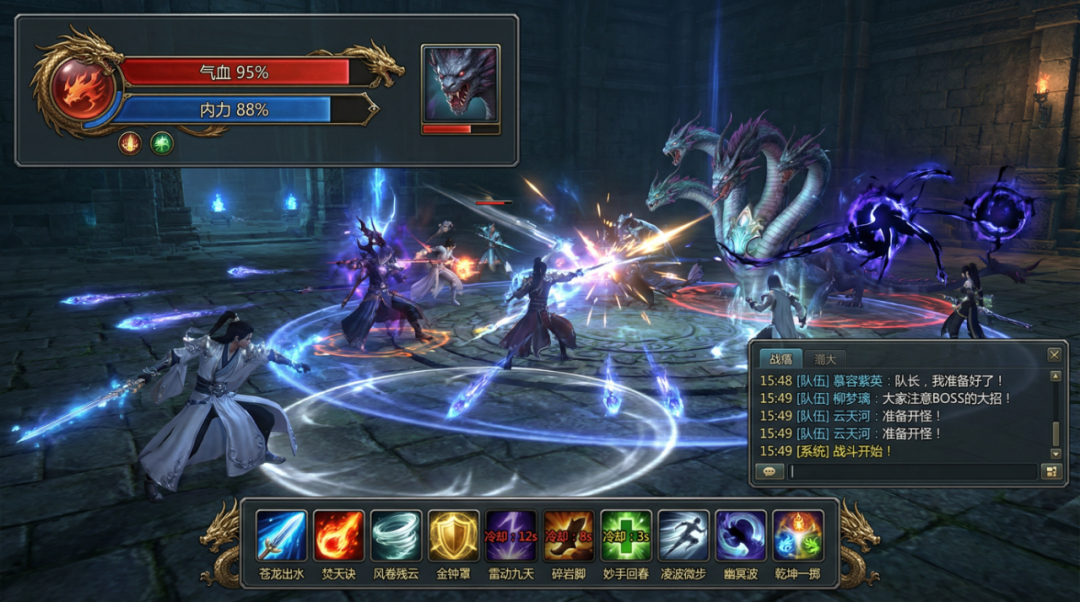Close the chat window
The image size is (1080, 602).
click(x=1054, y=355)
